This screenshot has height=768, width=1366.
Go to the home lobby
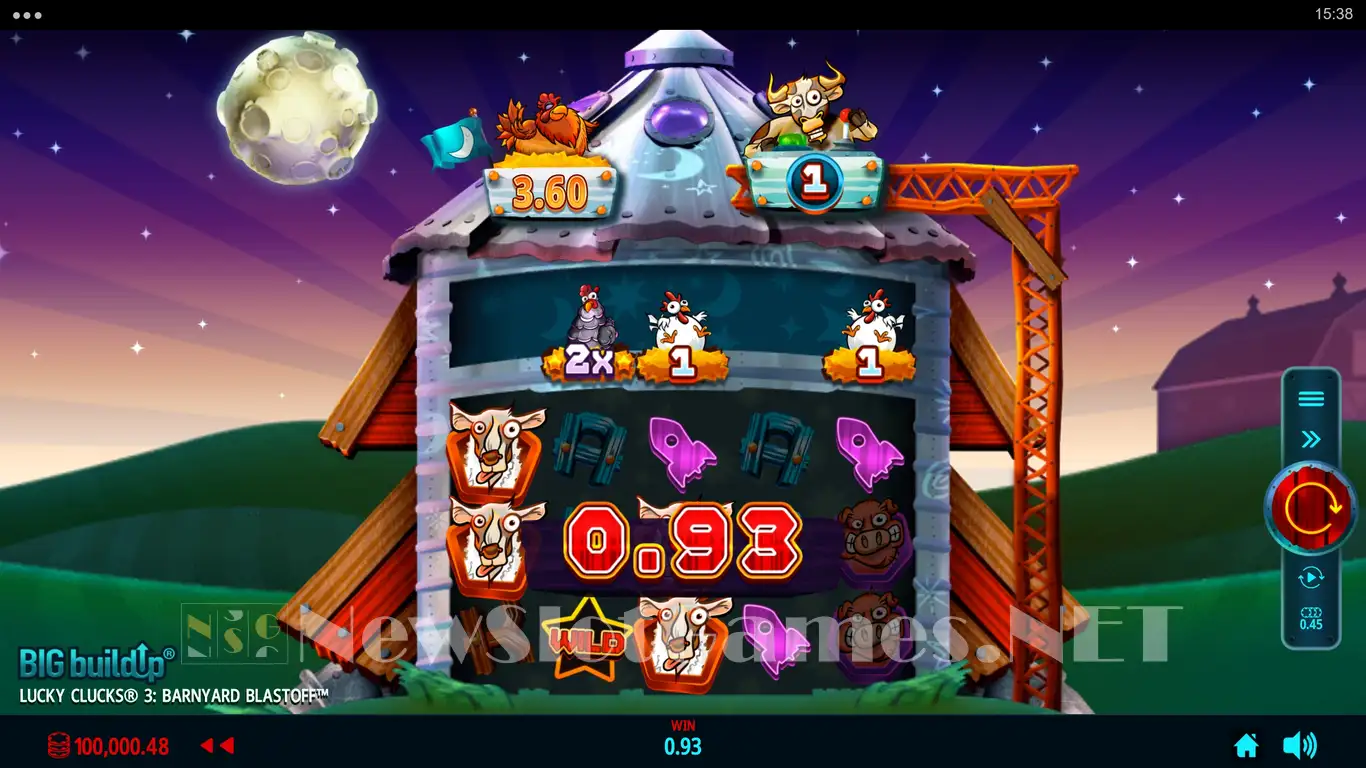click(1246, 745)
